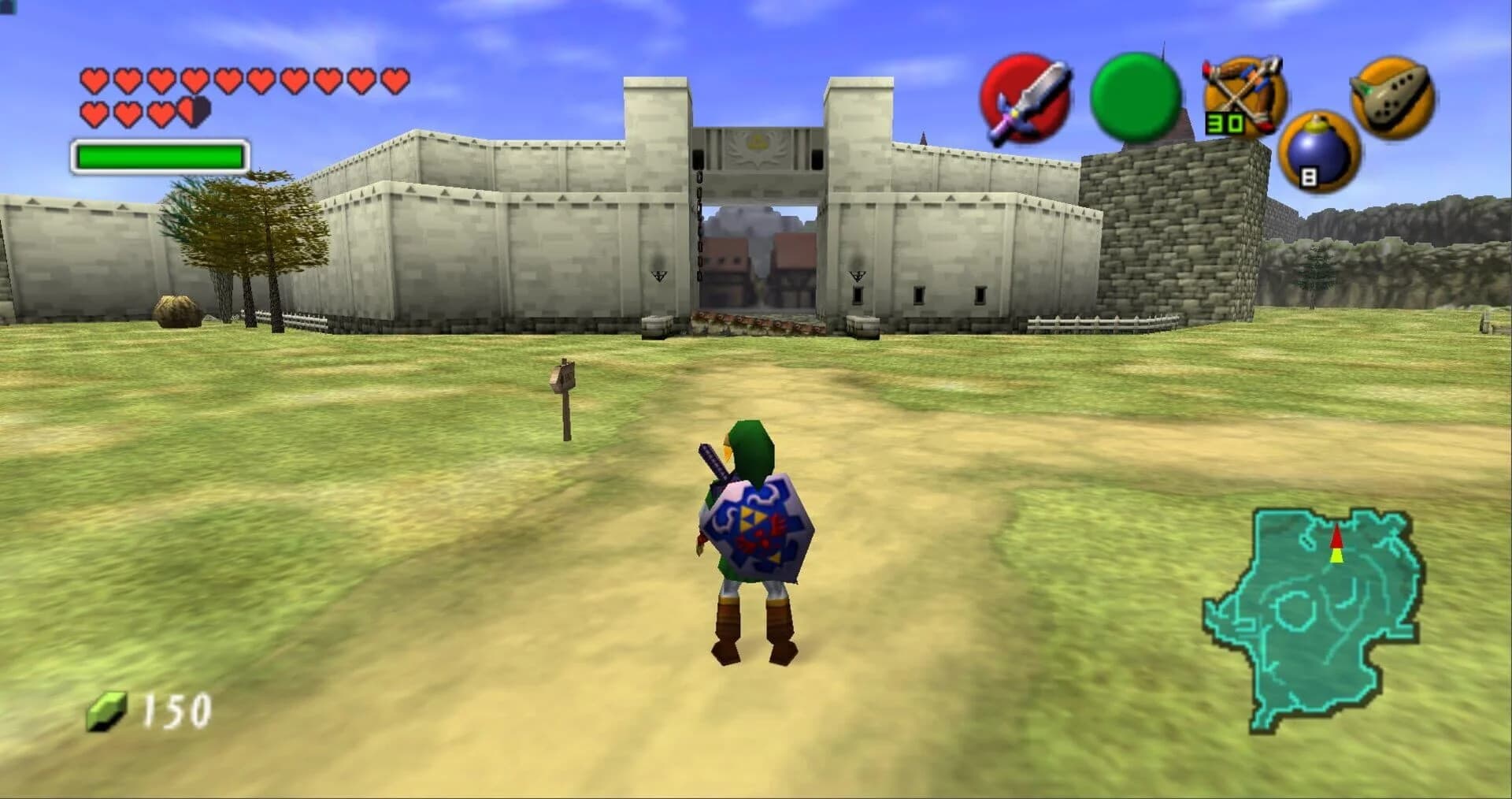The image size is (1512, 799).
Task: Select the Master Sword on the B button
Action: tap(1025, 100)
